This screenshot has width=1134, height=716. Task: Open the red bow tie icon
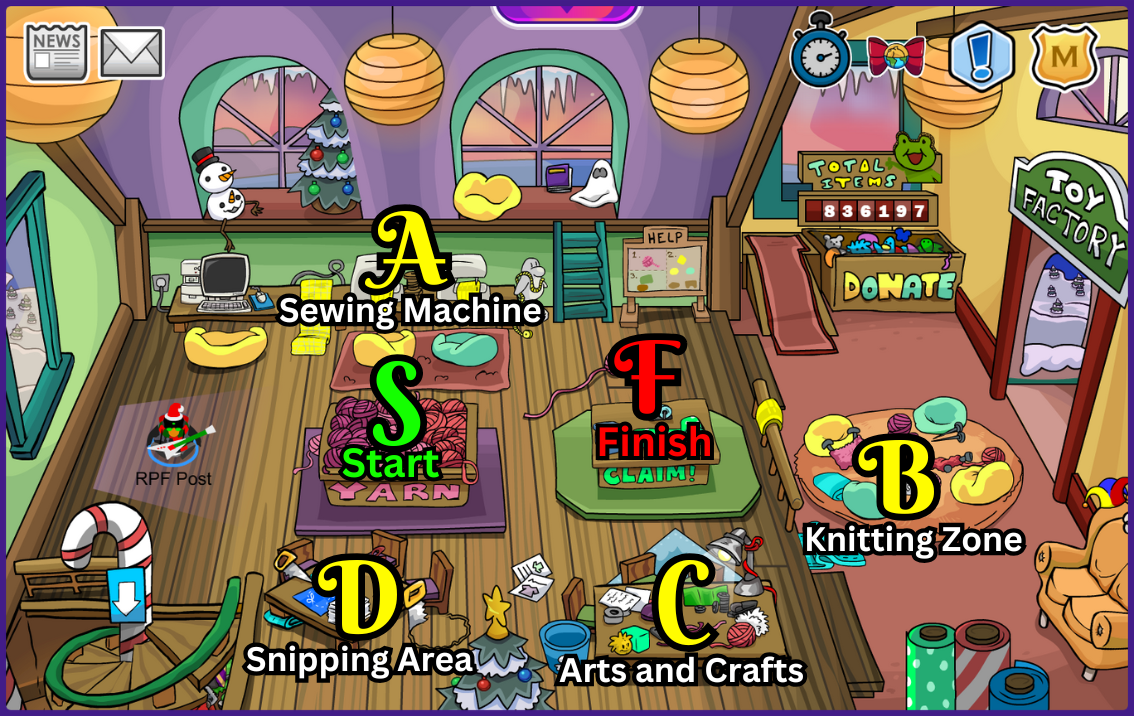click(x=896, y=55)
